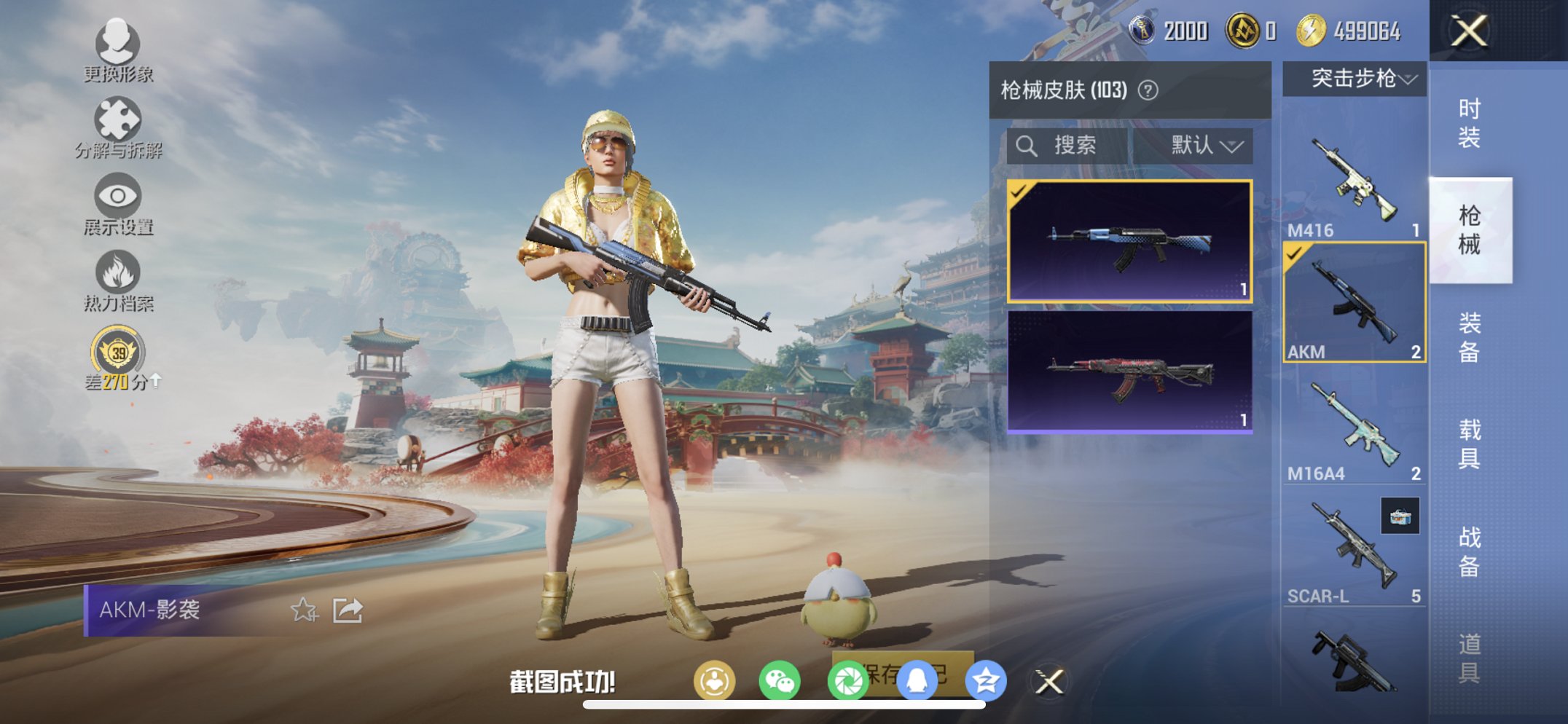This screenshot has width=1568, height=724.
Task: Favorite AKM-影袭 with the star toggle
Action: 305,610
